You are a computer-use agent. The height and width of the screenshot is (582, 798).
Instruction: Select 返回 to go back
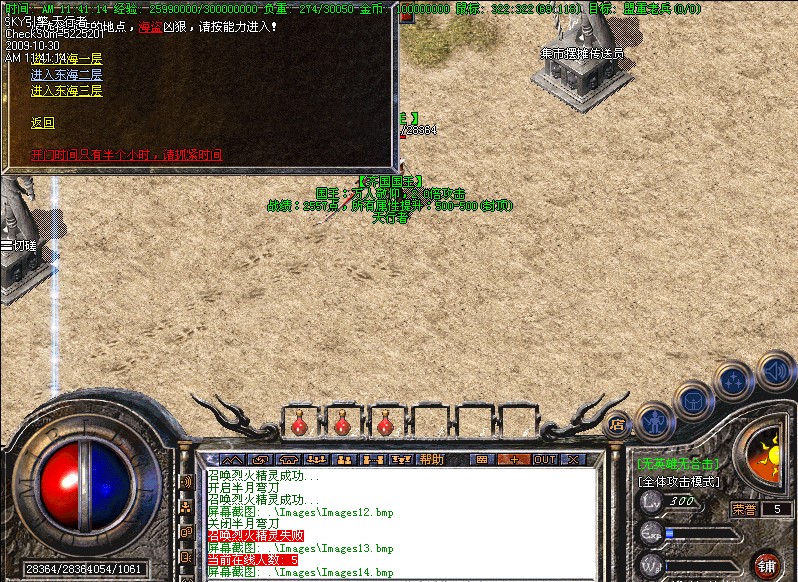point(42,123)
